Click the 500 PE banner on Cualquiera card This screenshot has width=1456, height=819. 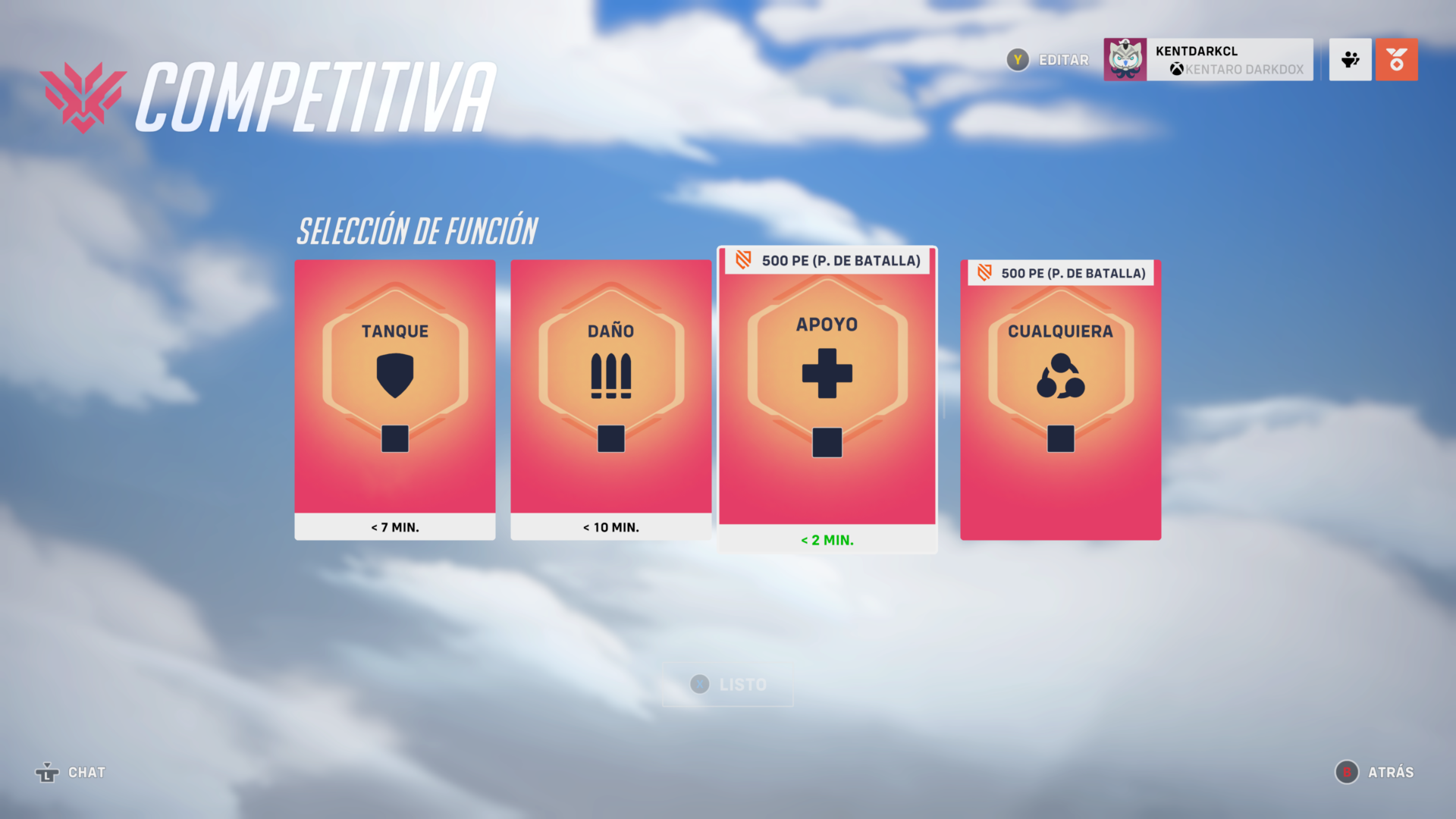click(x=1060, y=272)
